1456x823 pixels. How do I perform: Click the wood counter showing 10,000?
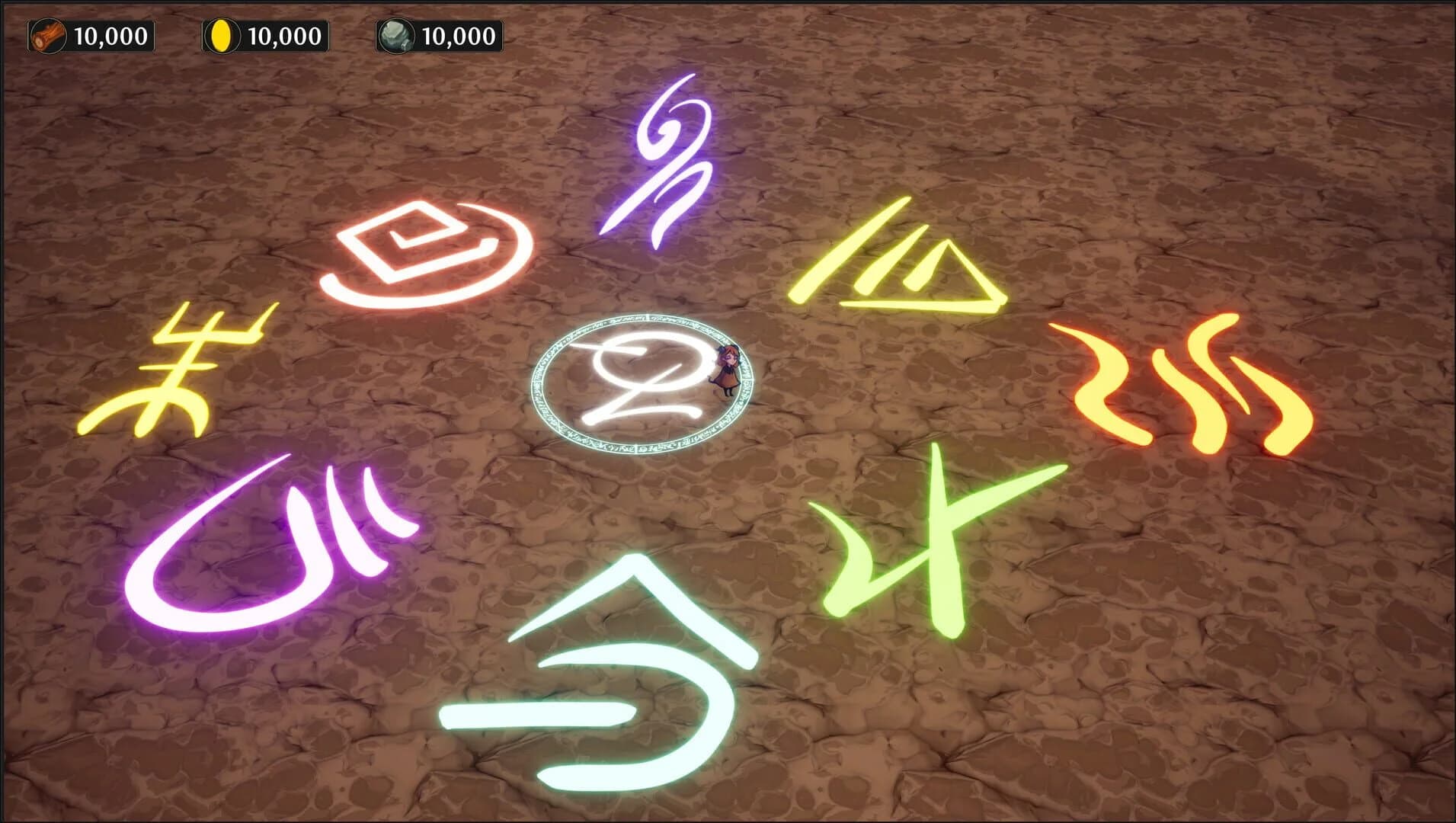(114, 34)
